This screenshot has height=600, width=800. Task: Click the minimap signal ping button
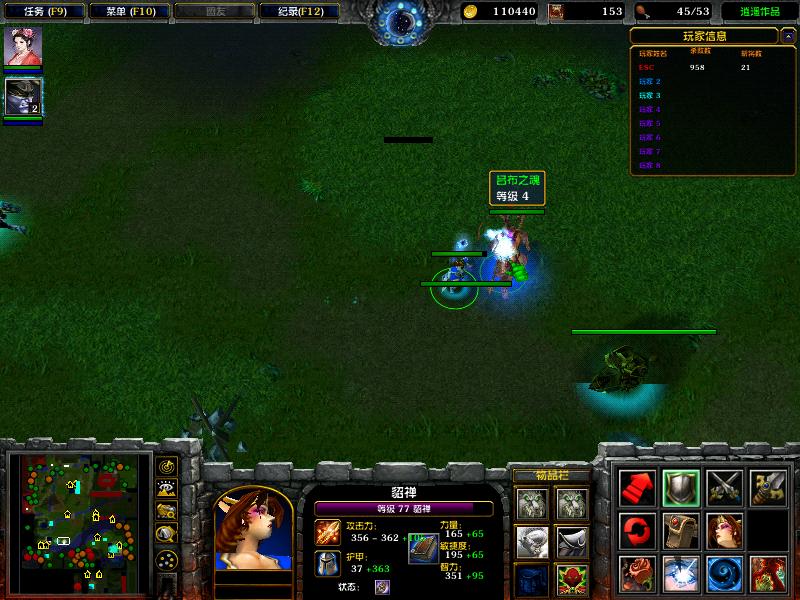pos(166,466)
